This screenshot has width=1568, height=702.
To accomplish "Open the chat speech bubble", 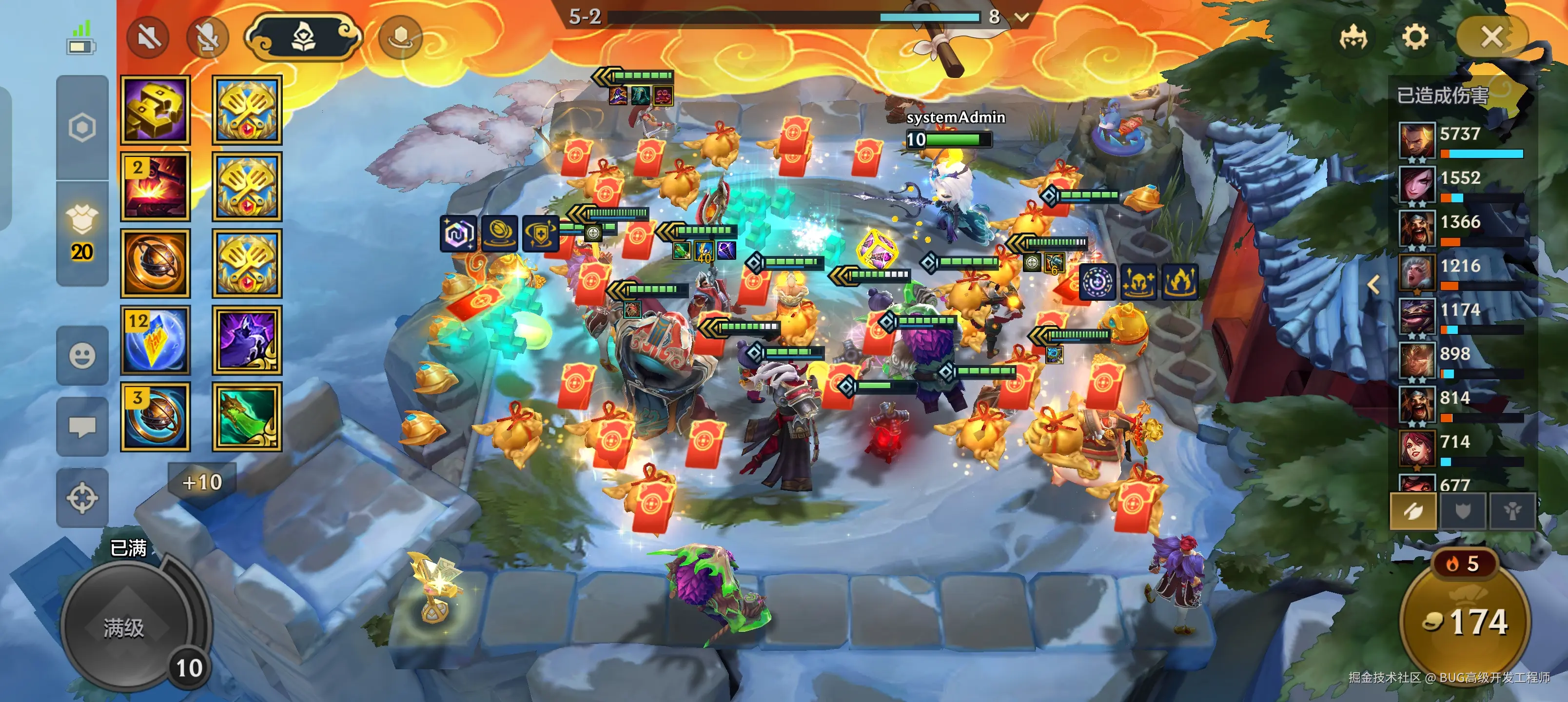I will click(x=82, y=427).
